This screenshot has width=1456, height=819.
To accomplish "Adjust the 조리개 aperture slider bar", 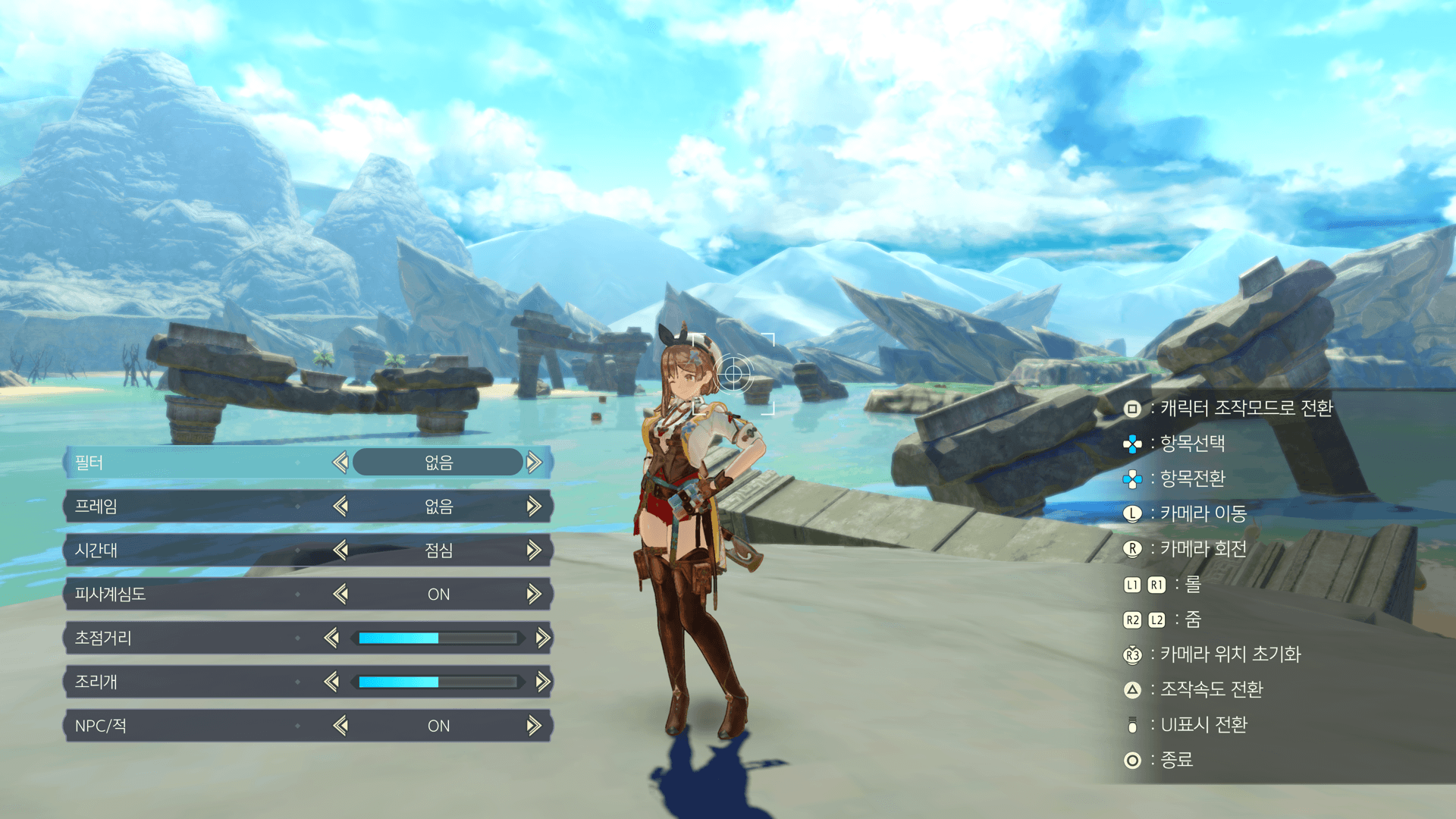I will point(438,682).
